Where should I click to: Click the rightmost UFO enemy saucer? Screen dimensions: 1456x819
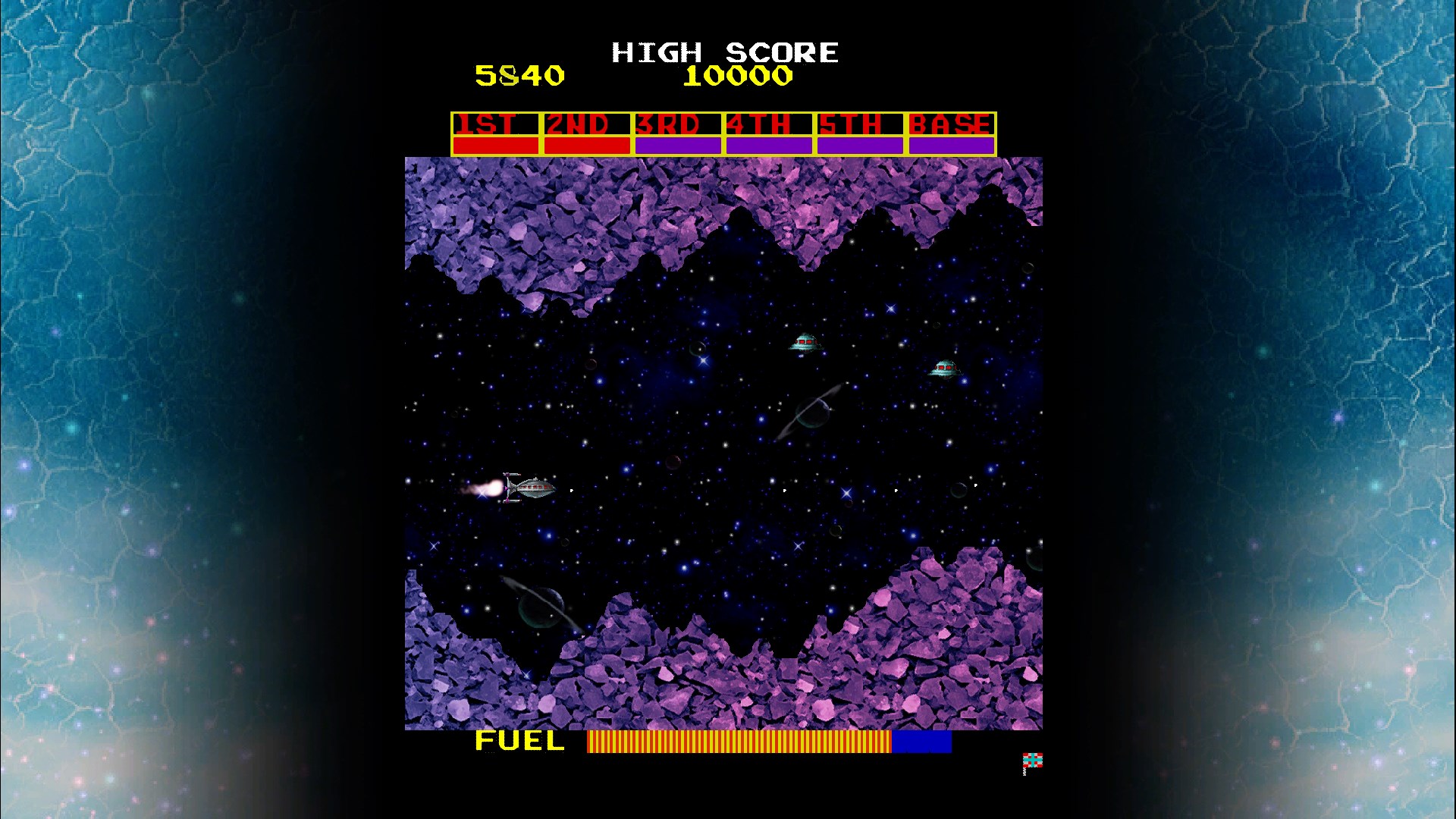point(946,369)
